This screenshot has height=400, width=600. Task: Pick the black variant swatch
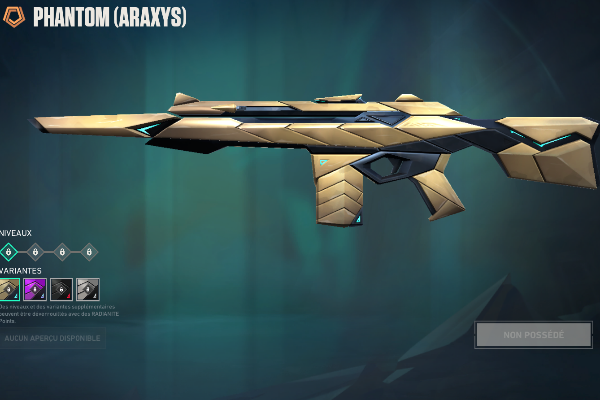[61, 290]
